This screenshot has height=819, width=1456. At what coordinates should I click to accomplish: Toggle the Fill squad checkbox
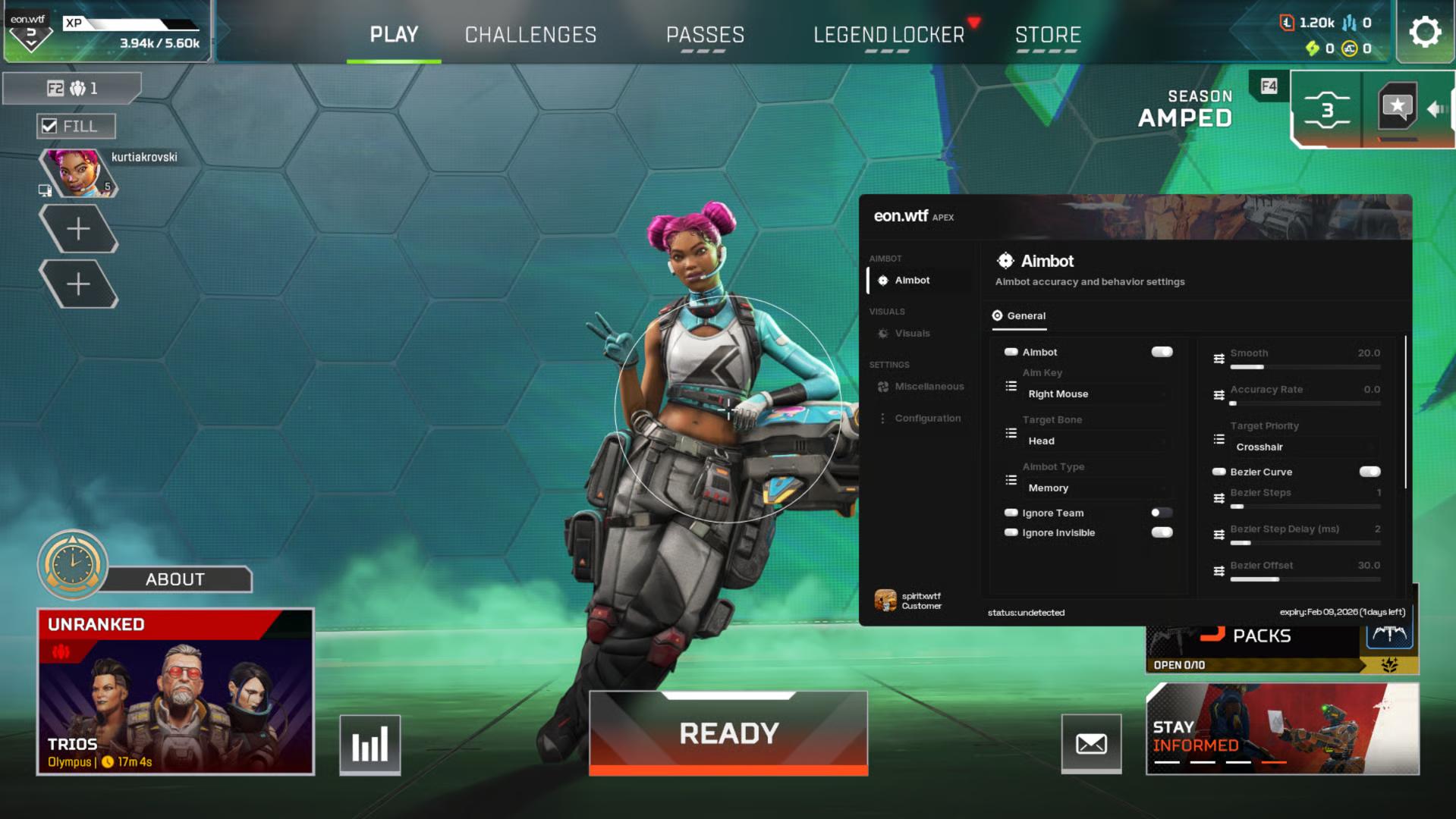50,126
